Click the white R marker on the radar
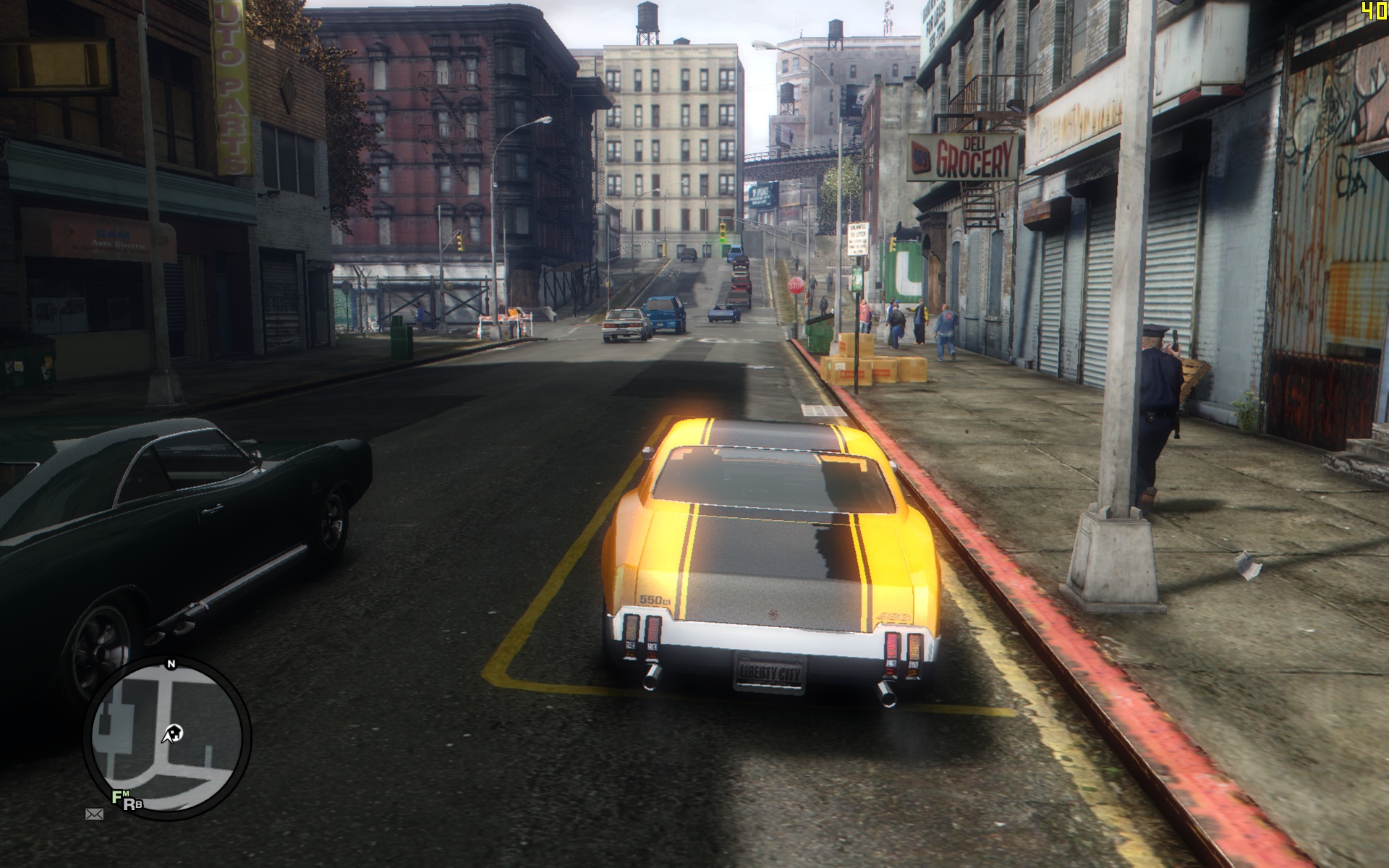Image resolution: width=1389 pixels, height=868 pixels. [x=129, y=804]
